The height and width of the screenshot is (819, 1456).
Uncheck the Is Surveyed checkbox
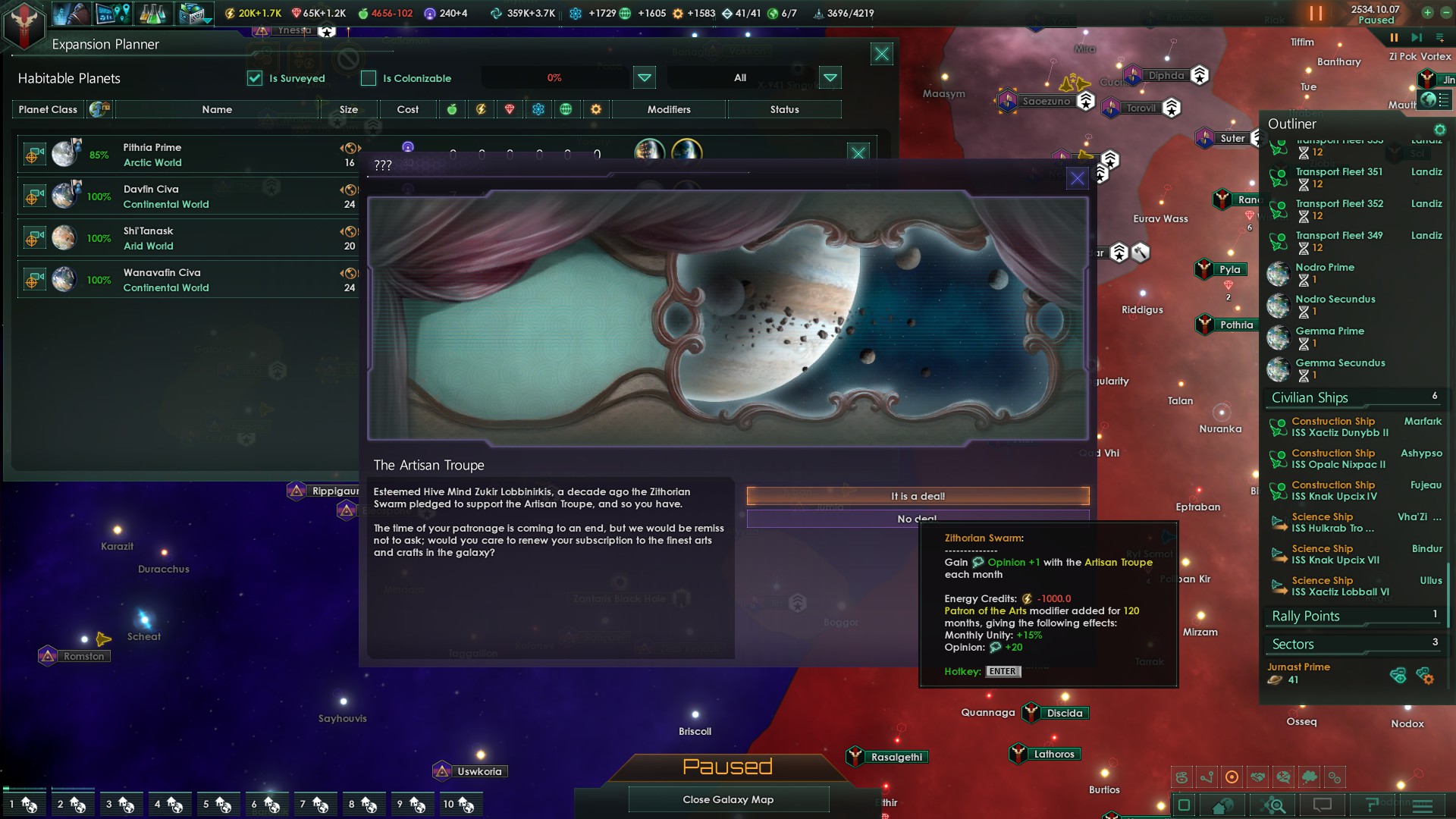coord(255,78)
